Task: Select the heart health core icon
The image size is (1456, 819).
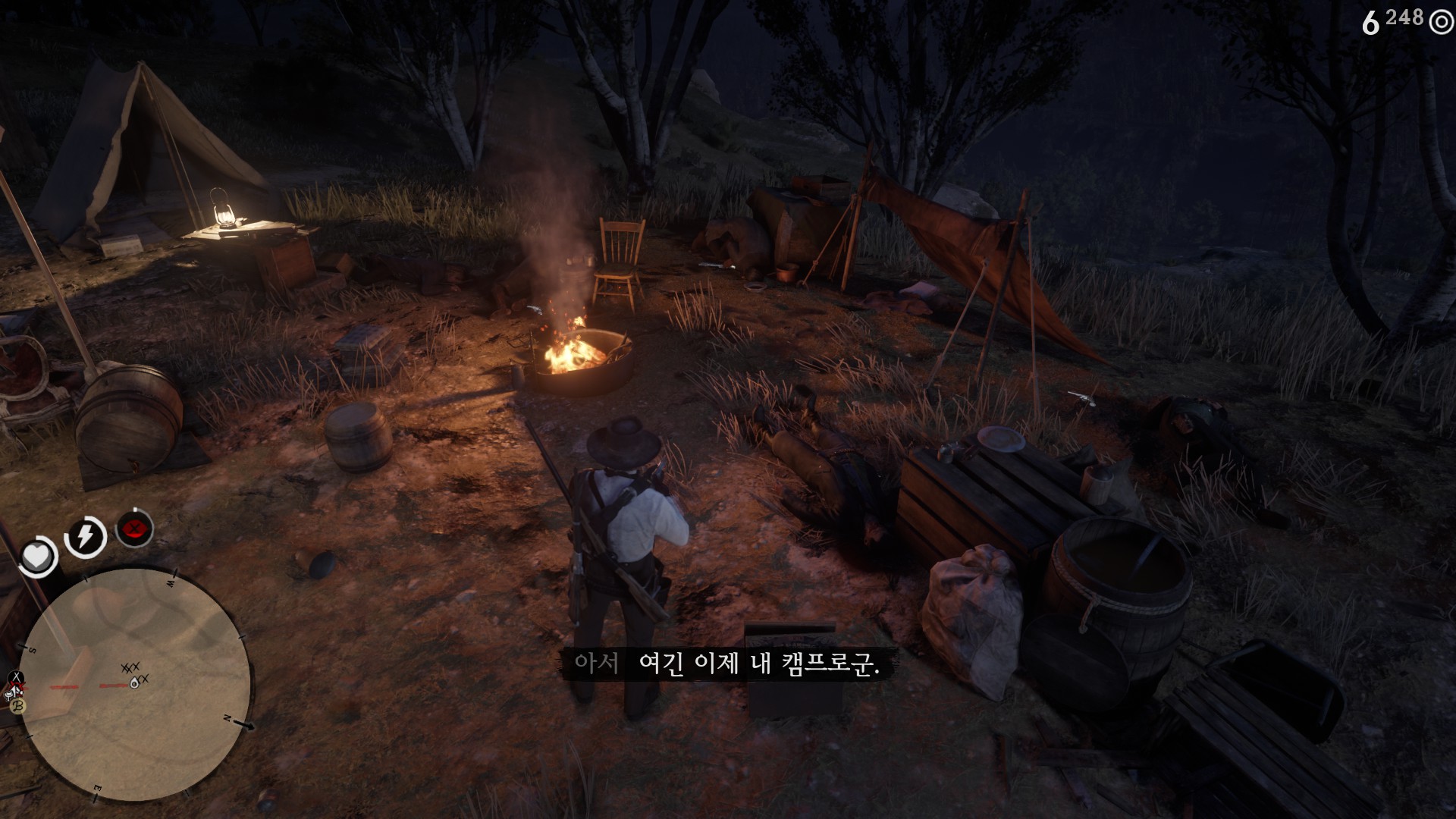Action: [36, 557]
